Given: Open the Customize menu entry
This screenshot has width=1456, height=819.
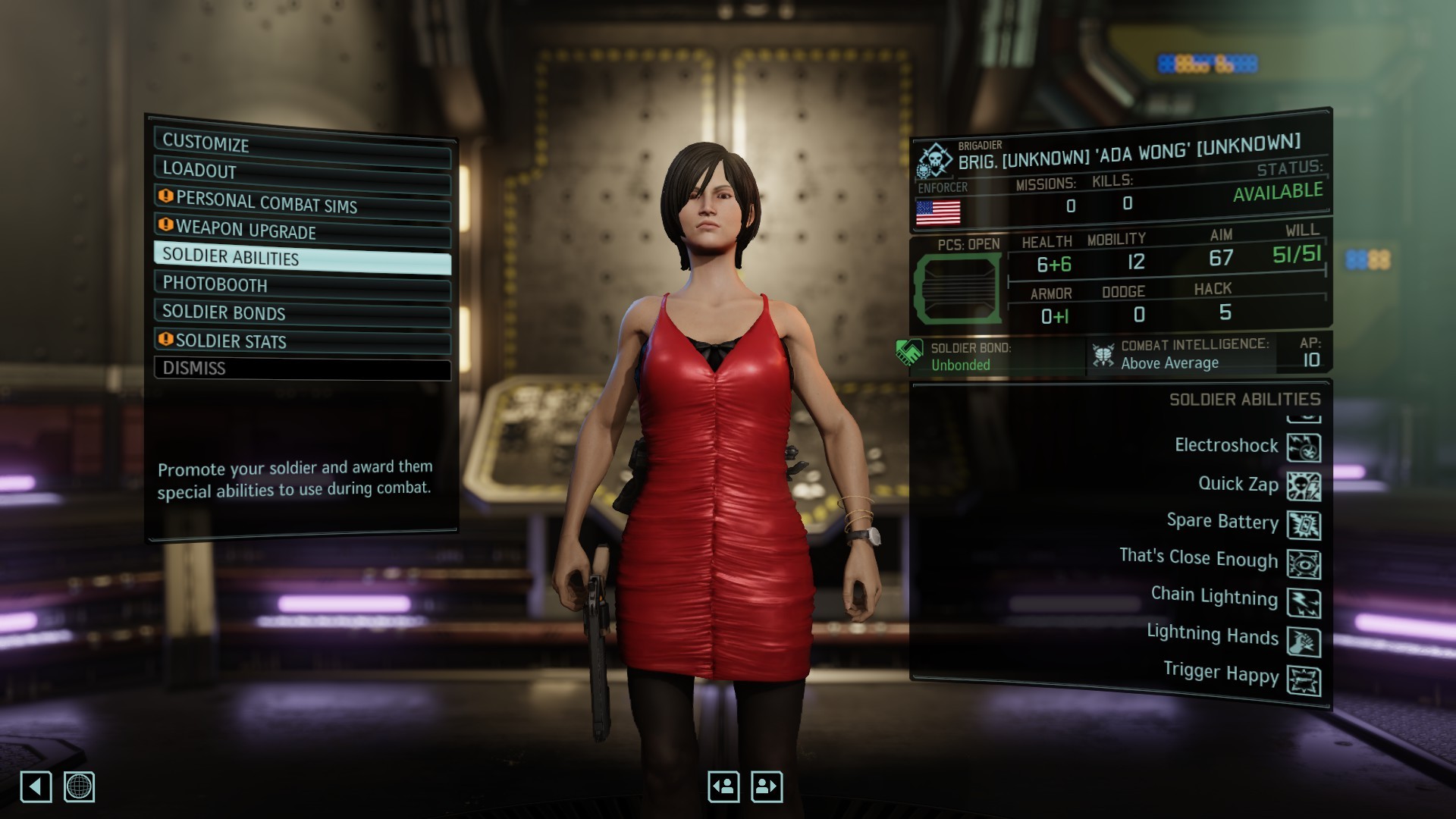Looking at the screenshot, I should click(x=302, y=143).
